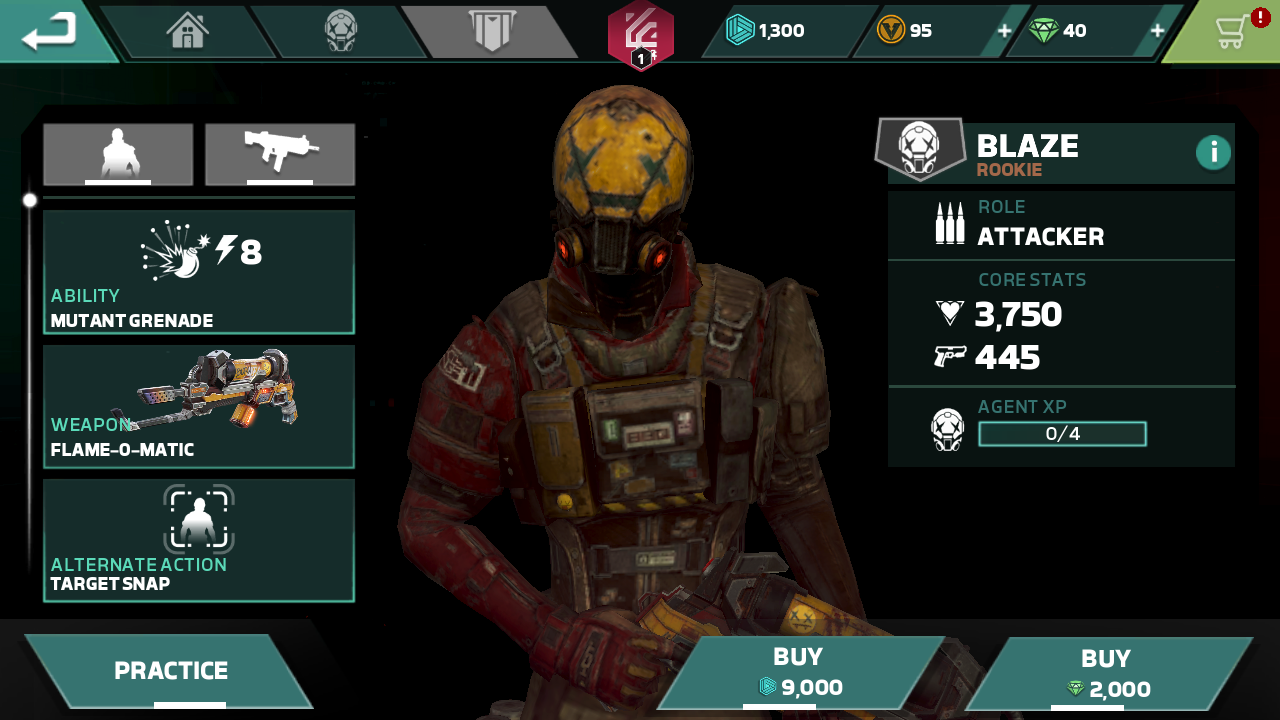The height and width of the screenshot is (720, 1280).
Task: Buy Blaze for 2,000 gems
Action: 1106,674
